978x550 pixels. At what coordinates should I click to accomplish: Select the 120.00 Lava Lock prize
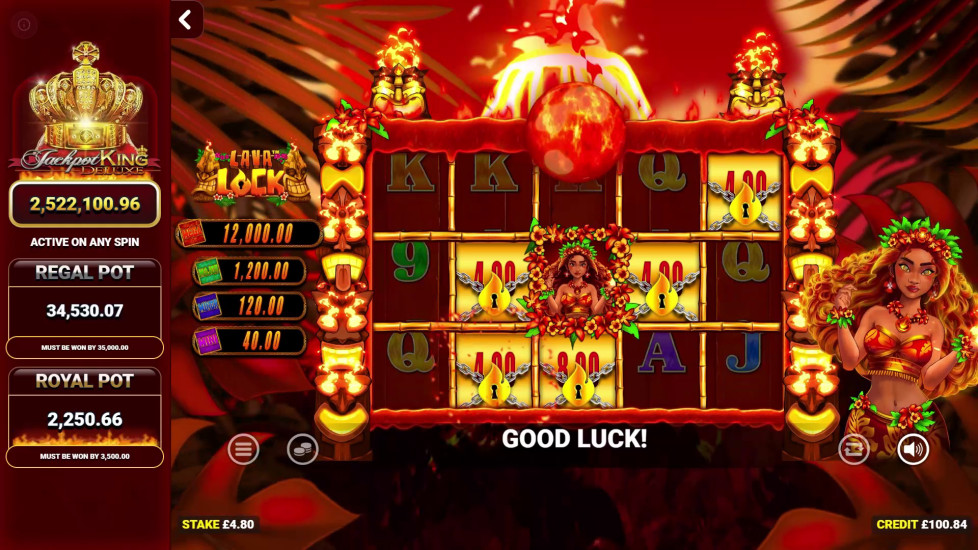pos(249,305)
